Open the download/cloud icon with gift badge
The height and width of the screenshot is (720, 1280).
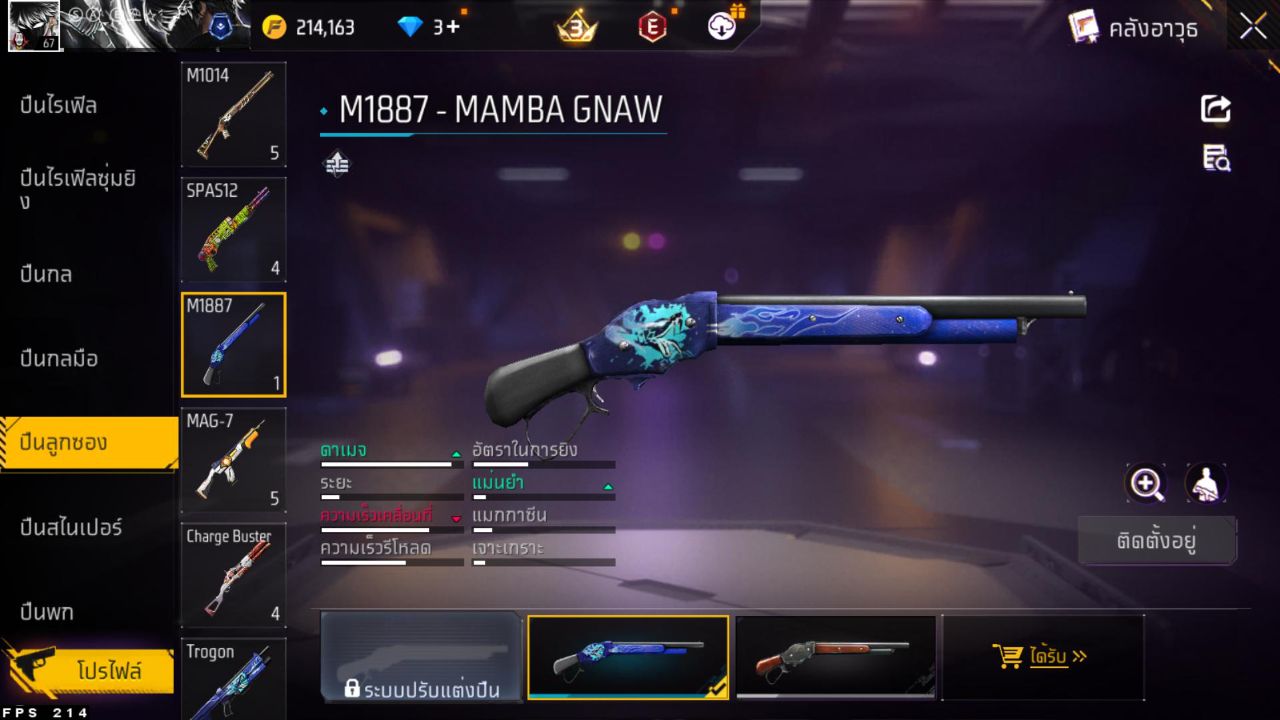point(722,27)
